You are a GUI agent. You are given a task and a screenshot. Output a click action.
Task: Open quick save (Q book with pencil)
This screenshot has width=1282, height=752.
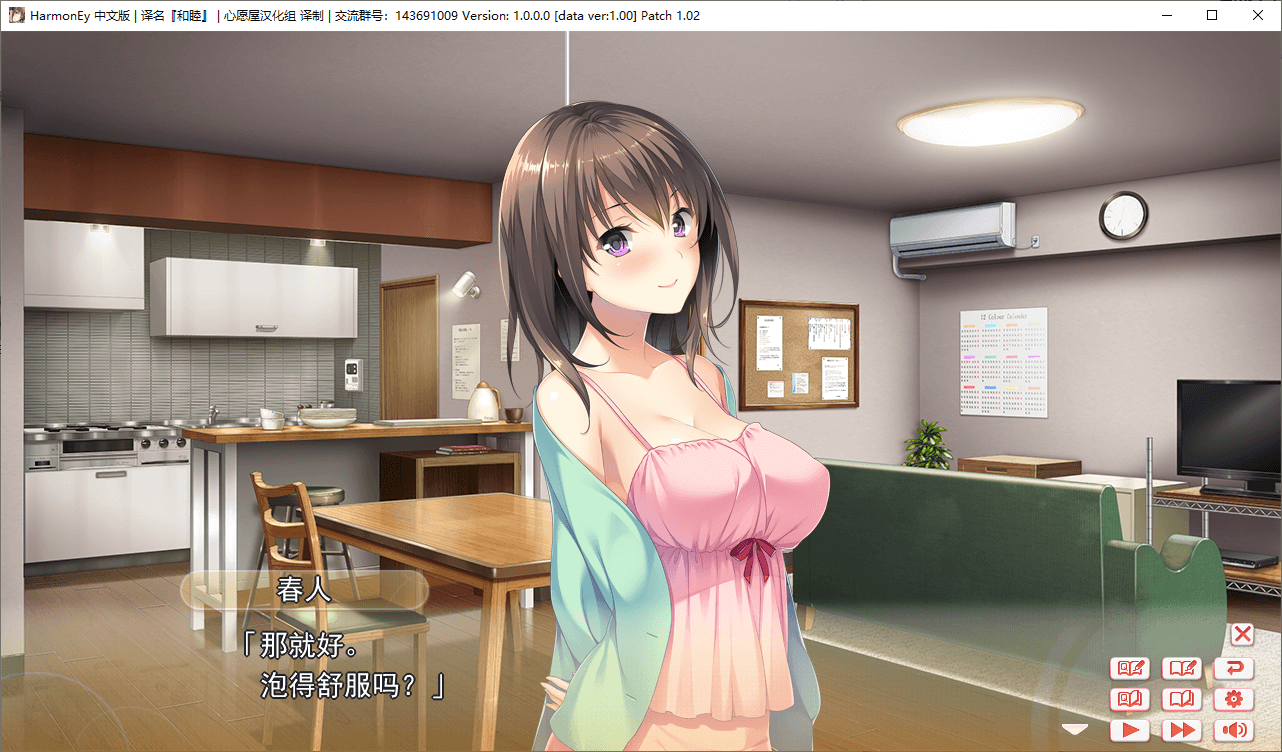point(1131,668)
